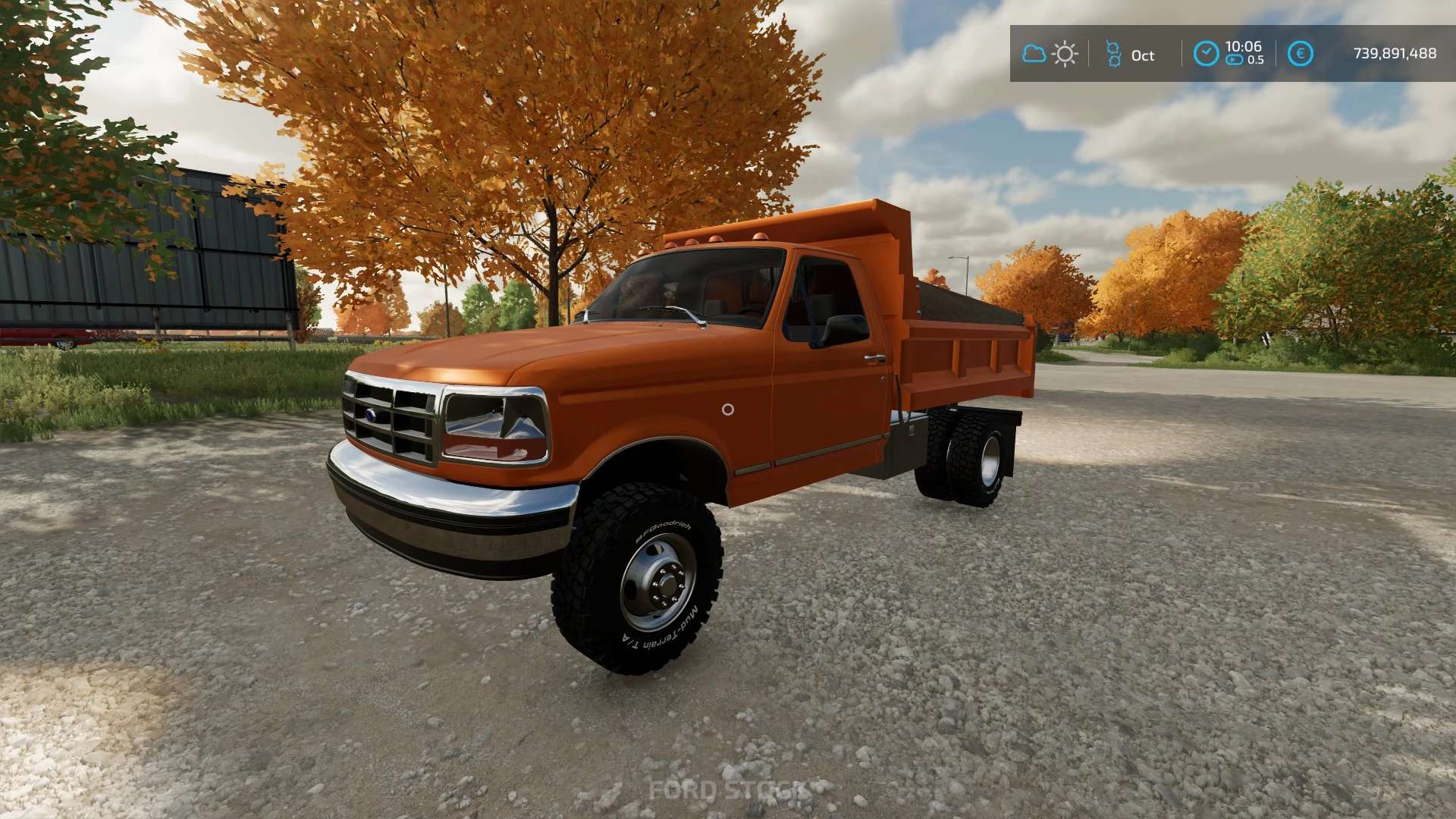Click the blue clock icon
Image resolution: width=1456 pixels, height=819 pixels.
[x=1206, y=54]
